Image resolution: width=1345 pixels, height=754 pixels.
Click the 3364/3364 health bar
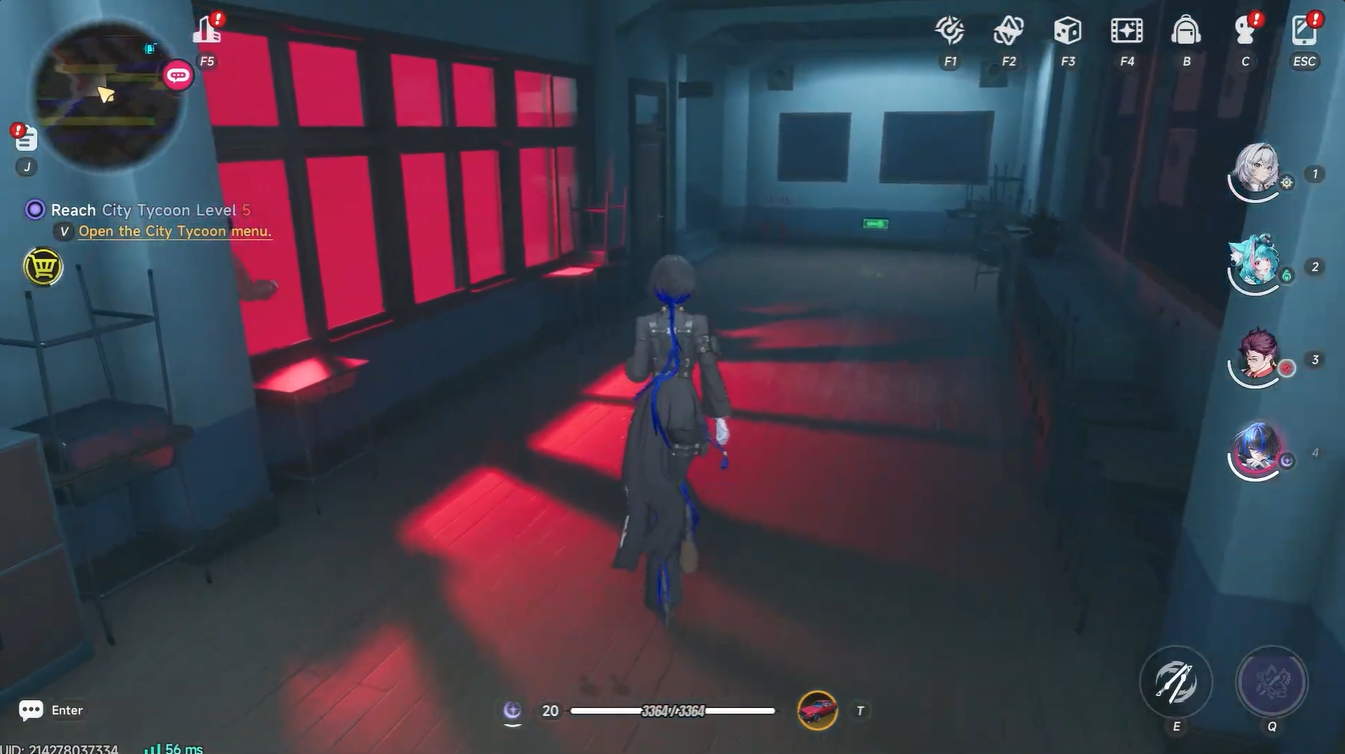point(672,708)
